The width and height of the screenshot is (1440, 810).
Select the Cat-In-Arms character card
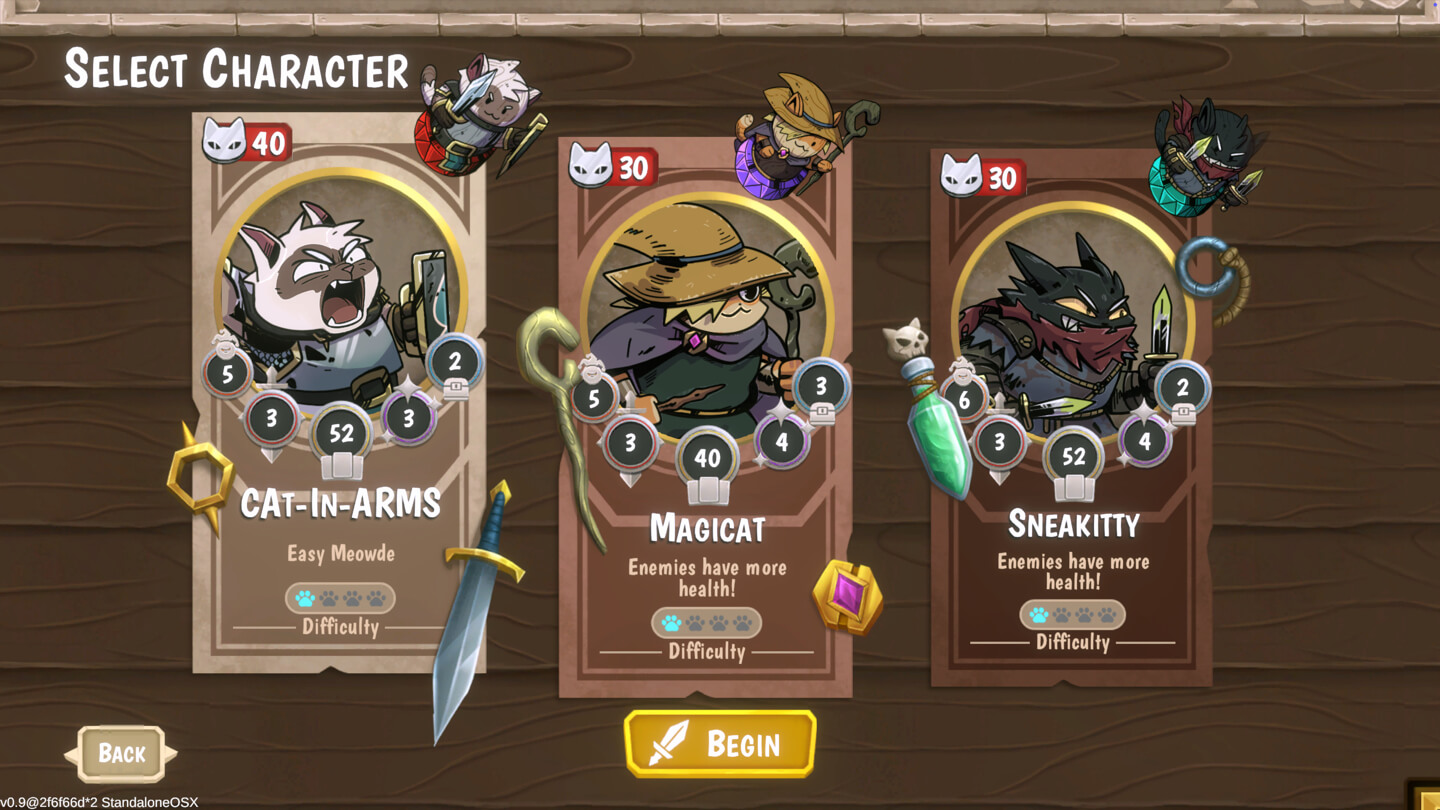pos(339,400)
